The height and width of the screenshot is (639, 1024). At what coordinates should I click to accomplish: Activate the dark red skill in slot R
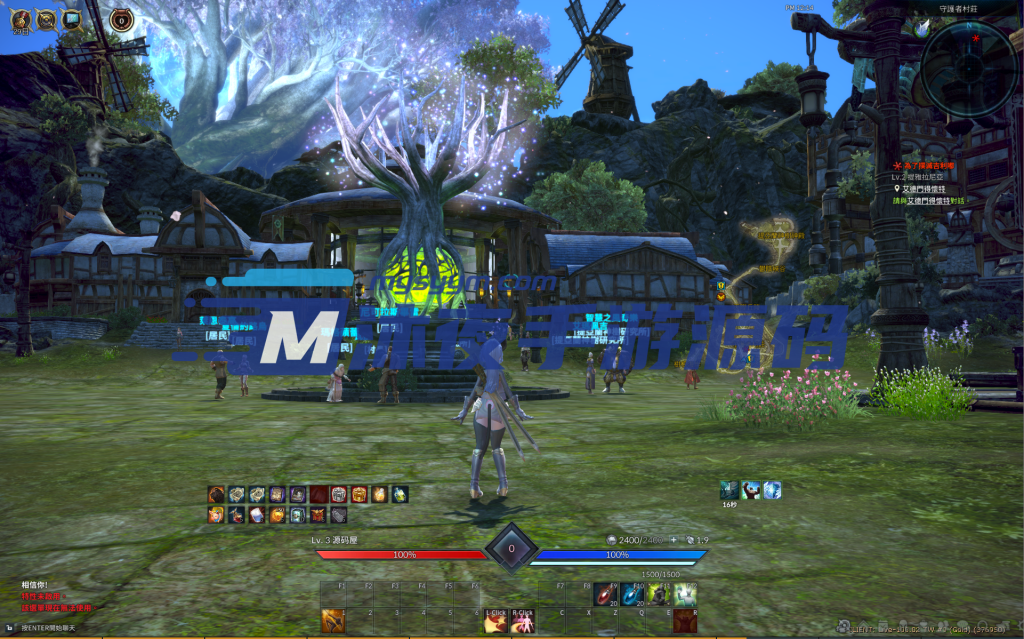684,621
